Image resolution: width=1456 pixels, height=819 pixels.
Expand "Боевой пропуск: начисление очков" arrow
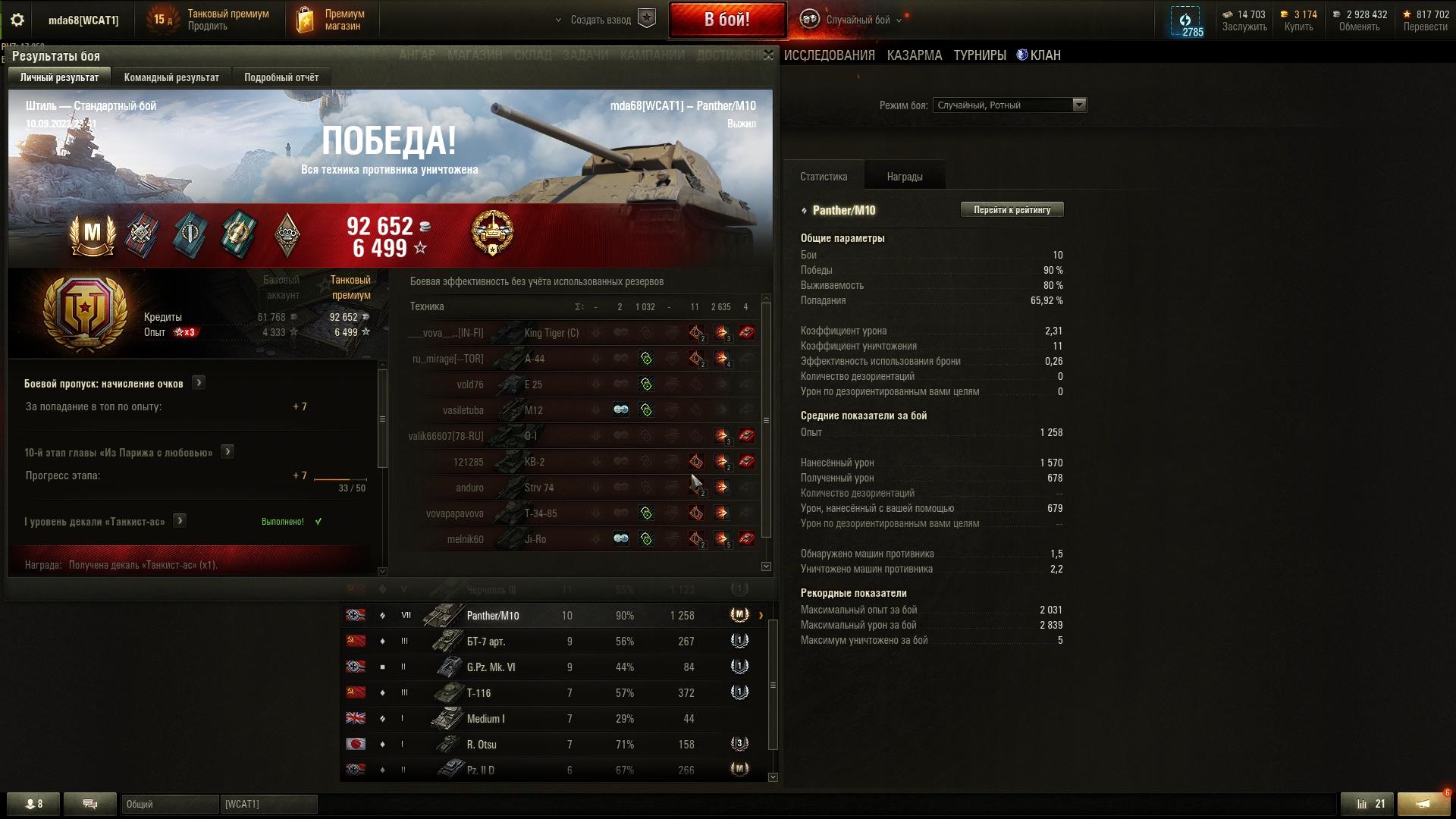click(199, 383)
